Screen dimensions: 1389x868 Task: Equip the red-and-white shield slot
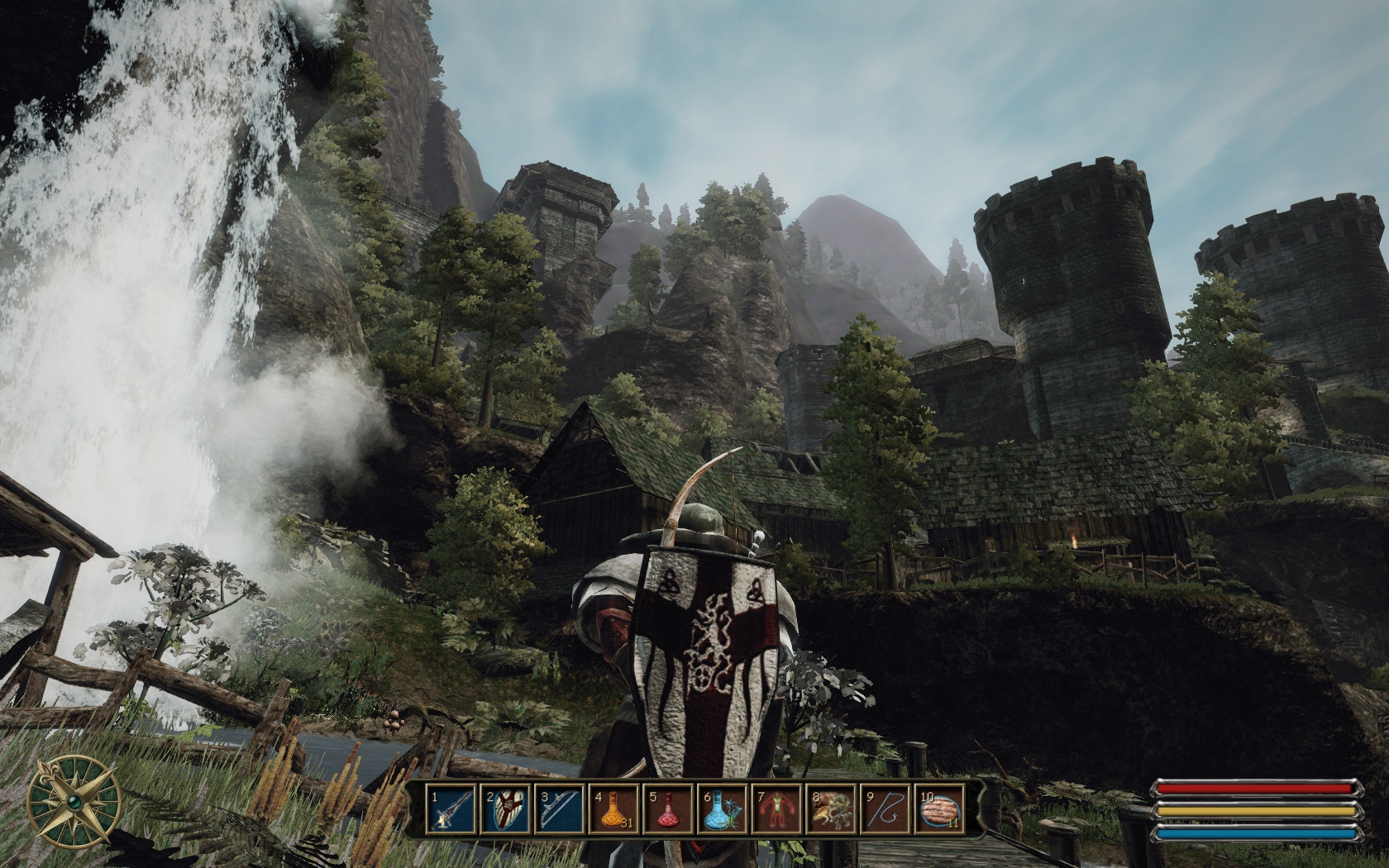click(x=505, y=810)
